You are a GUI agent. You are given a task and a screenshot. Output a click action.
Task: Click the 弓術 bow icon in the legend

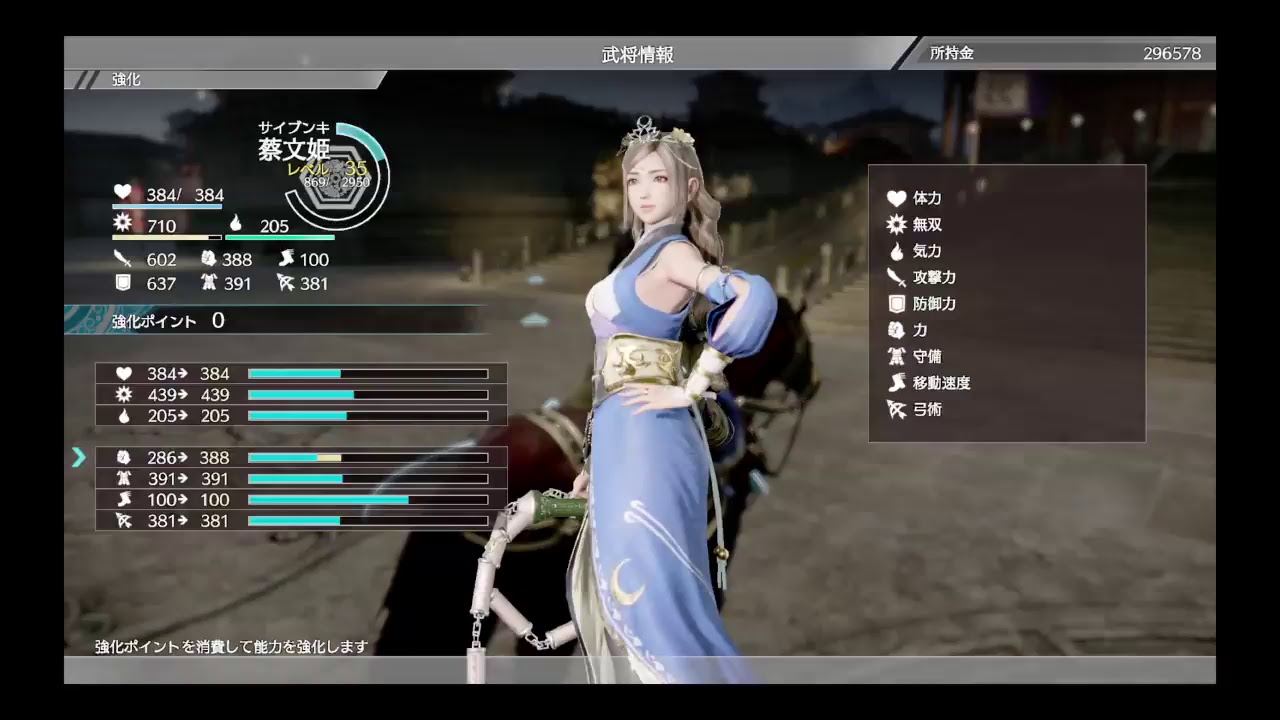(898, 410)
